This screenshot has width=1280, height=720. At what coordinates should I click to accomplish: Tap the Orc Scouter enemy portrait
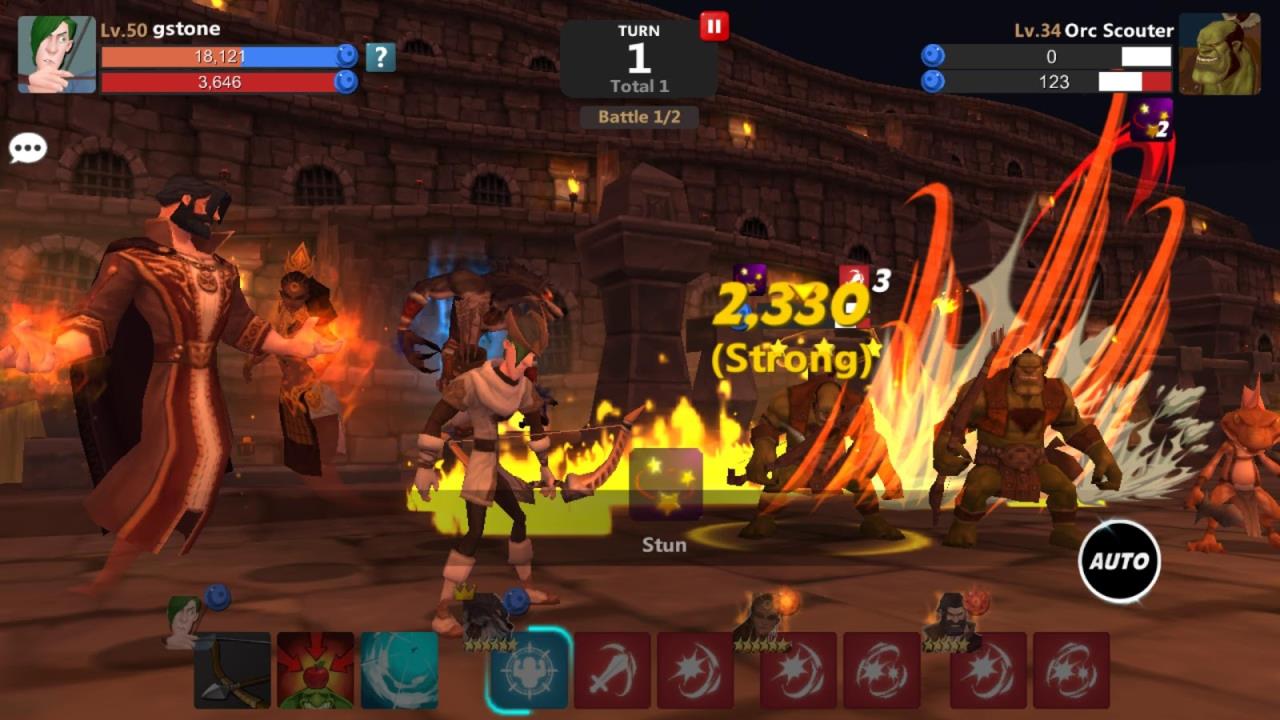(1219, 54)
